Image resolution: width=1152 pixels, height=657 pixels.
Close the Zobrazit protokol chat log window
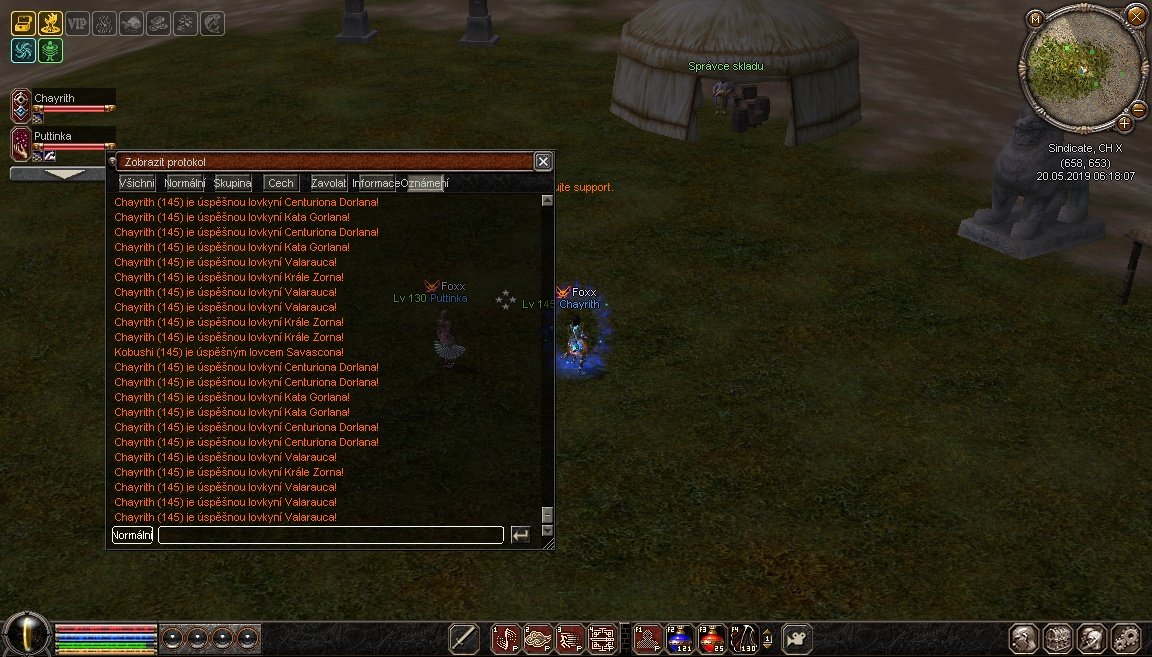(x=542, y=161)
